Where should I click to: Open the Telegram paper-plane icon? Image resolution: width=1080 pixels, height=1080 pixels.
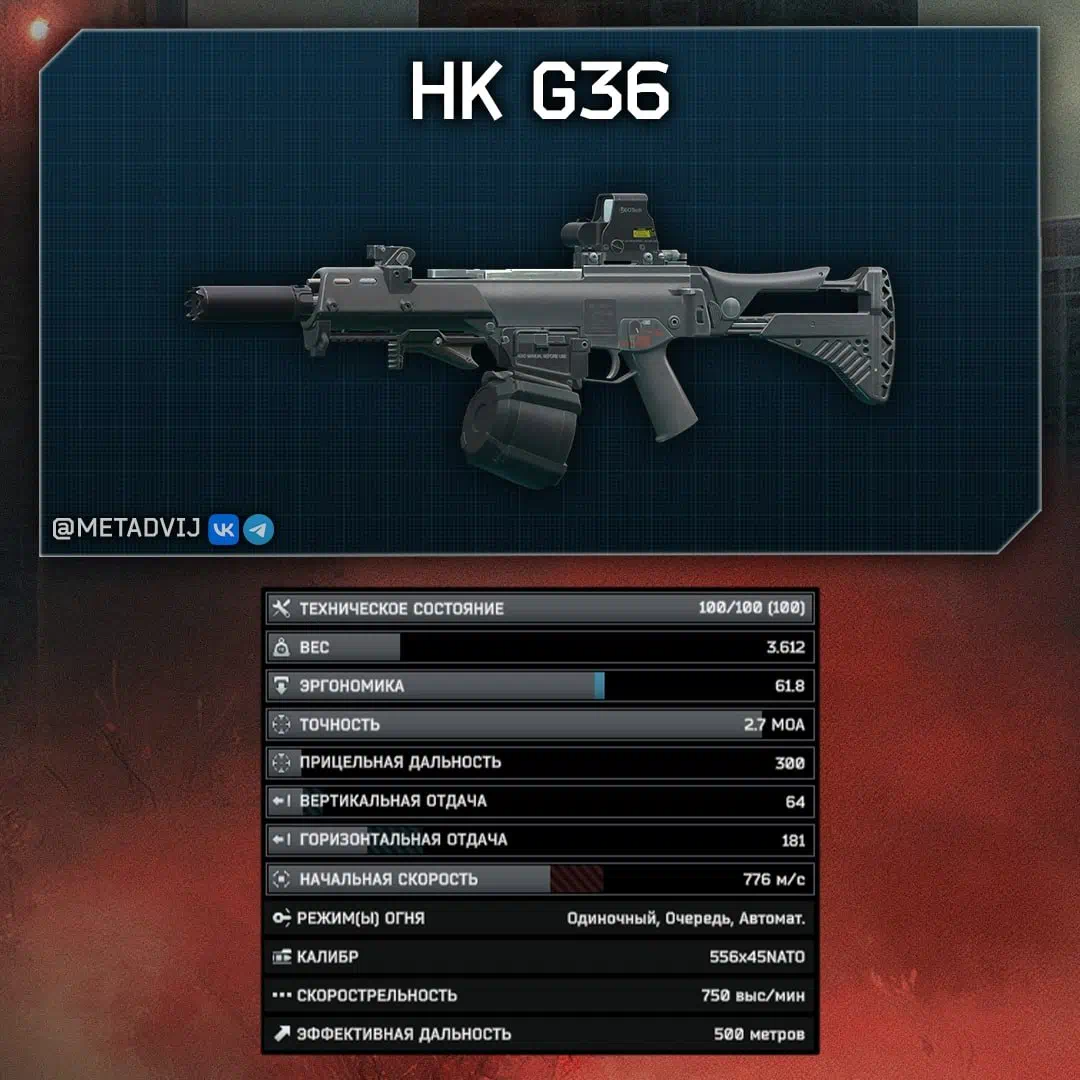click(259, 529)
